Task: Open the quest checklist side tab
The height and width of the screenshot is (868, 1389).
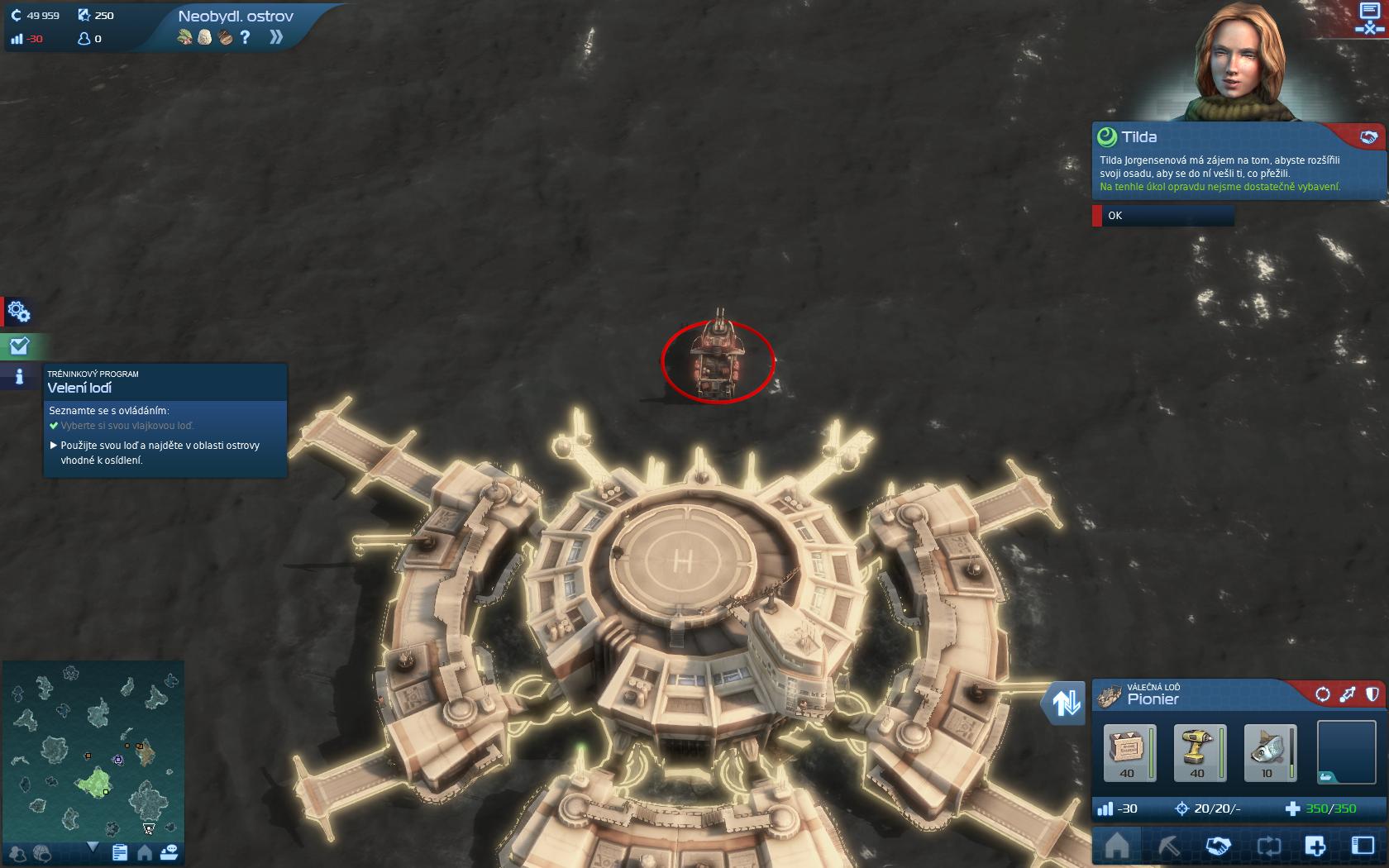Action: (18, 346)
